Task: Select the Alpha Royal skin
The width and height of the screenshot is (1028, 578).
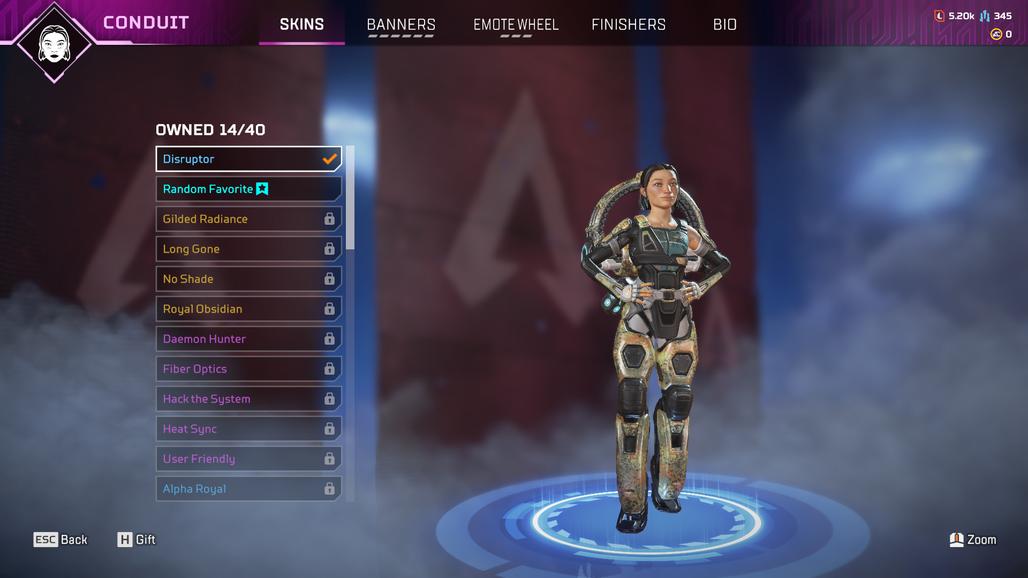Action: coord(248,489)
